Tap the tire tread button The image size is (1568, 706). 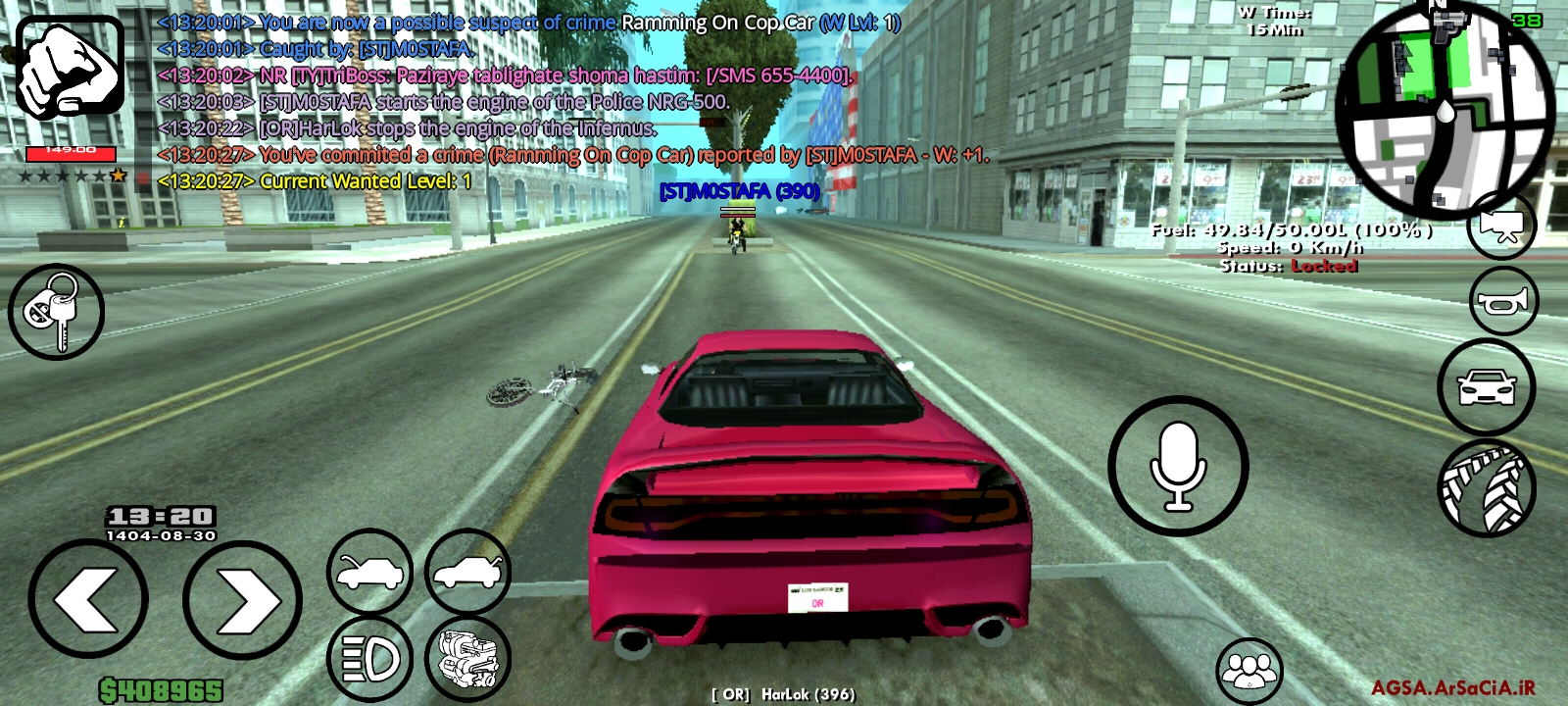click(x=1487, y=487)
